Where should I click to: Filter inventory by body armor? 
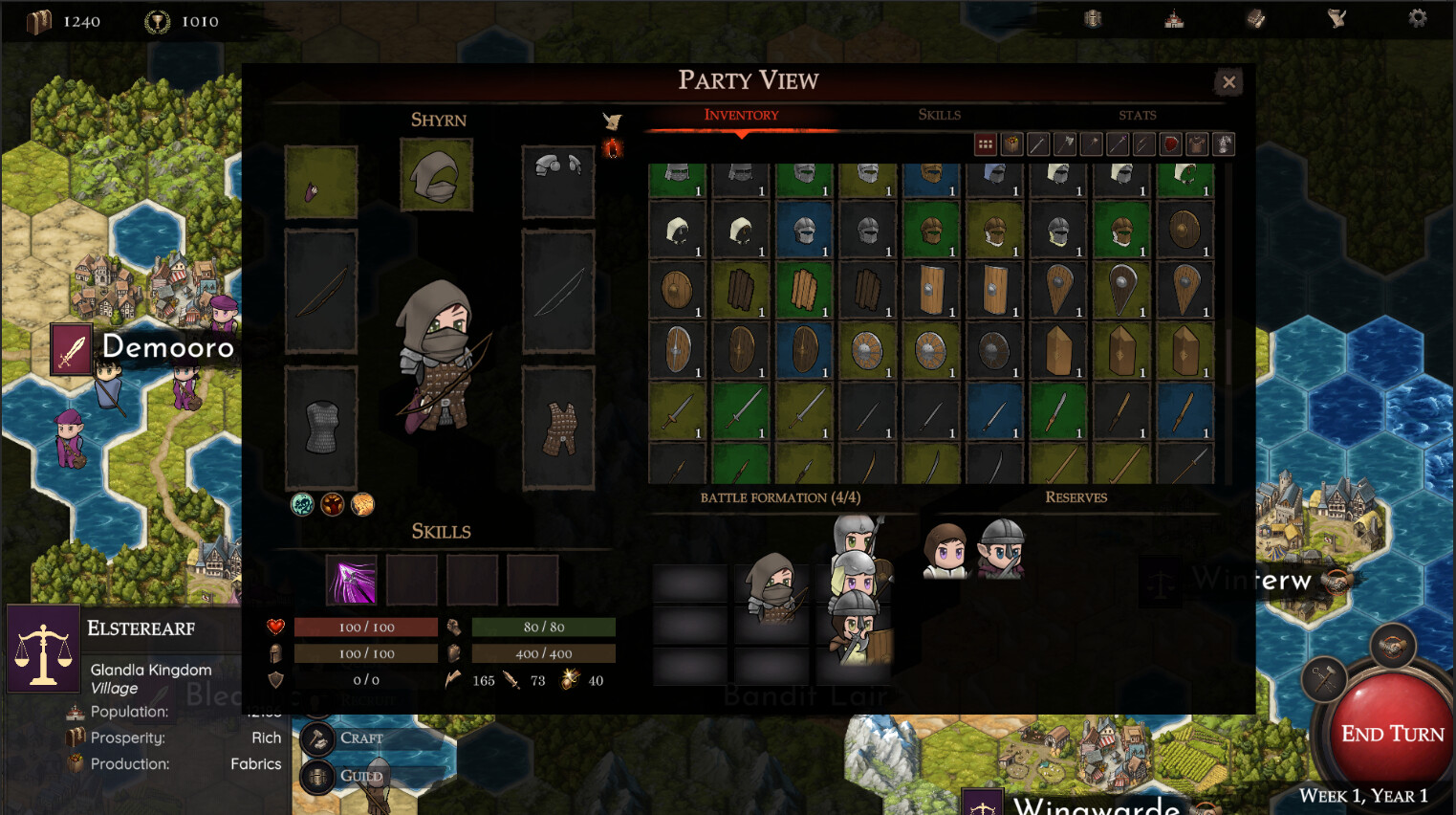(1197, 143)
